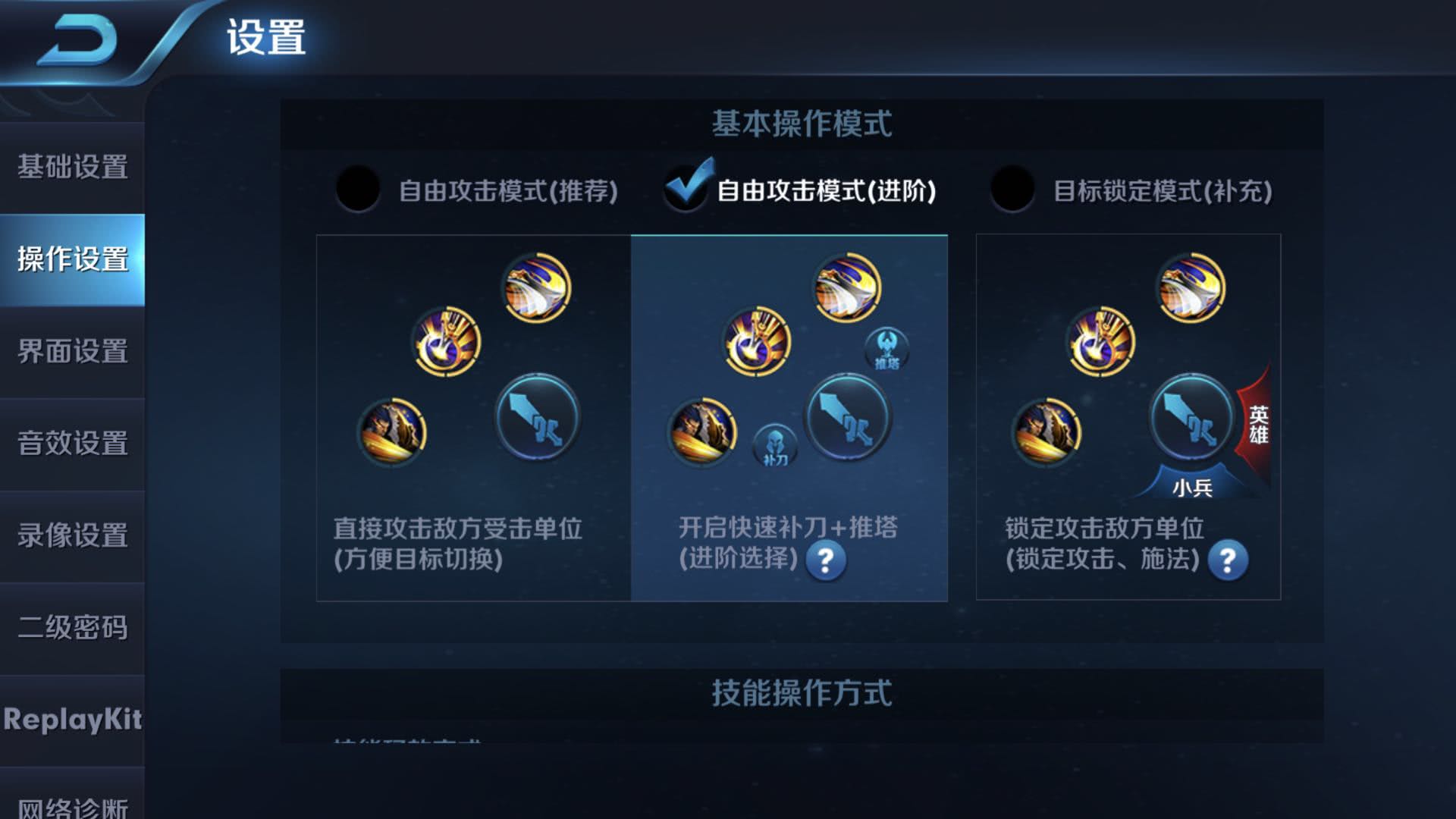The width and height of the screenshot is (1456, 819).
Task: Show the 录像设置 section
Action: point(72,535)
